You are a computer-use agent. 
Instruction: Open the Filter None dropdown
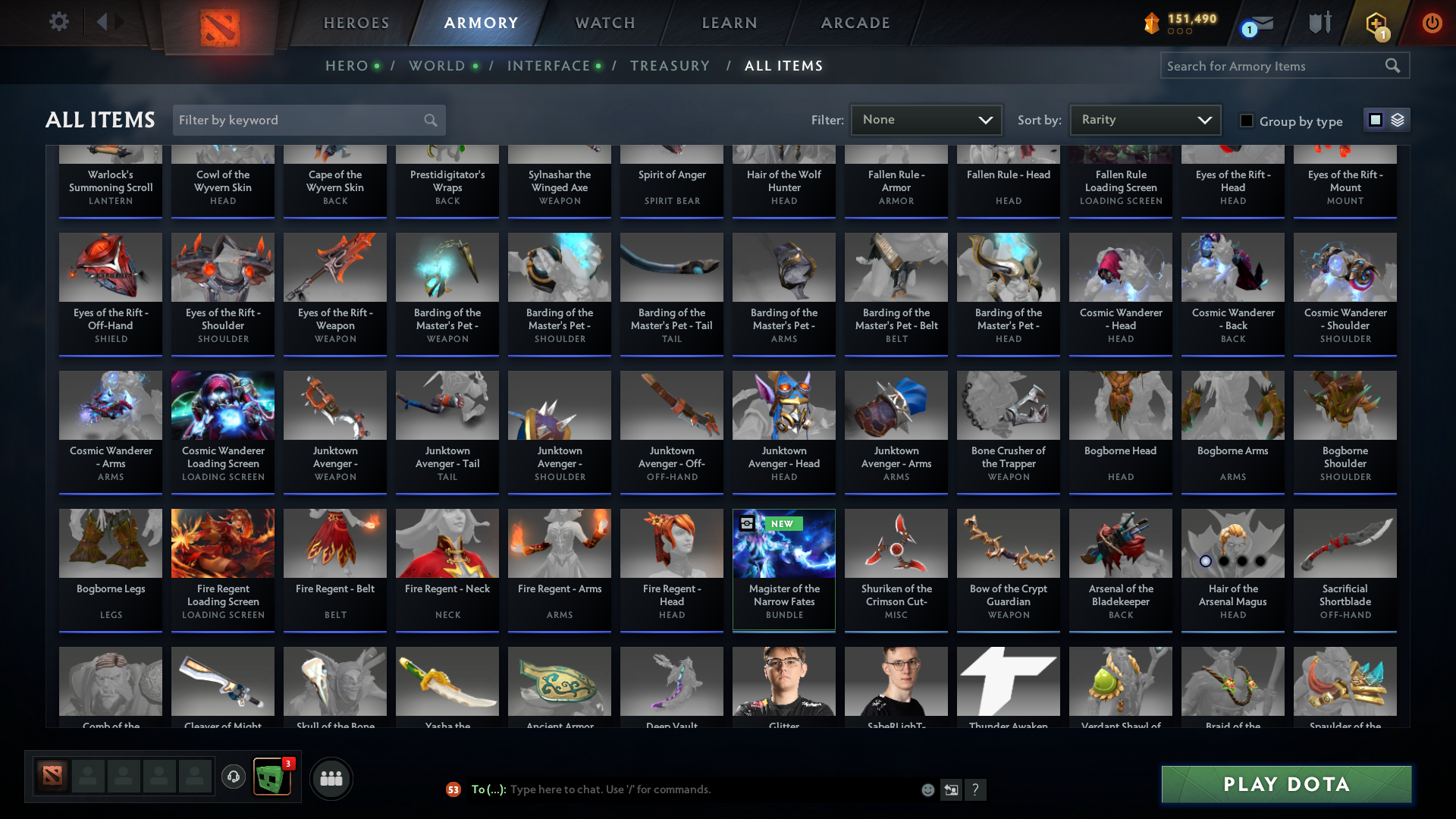click(926, 119)
